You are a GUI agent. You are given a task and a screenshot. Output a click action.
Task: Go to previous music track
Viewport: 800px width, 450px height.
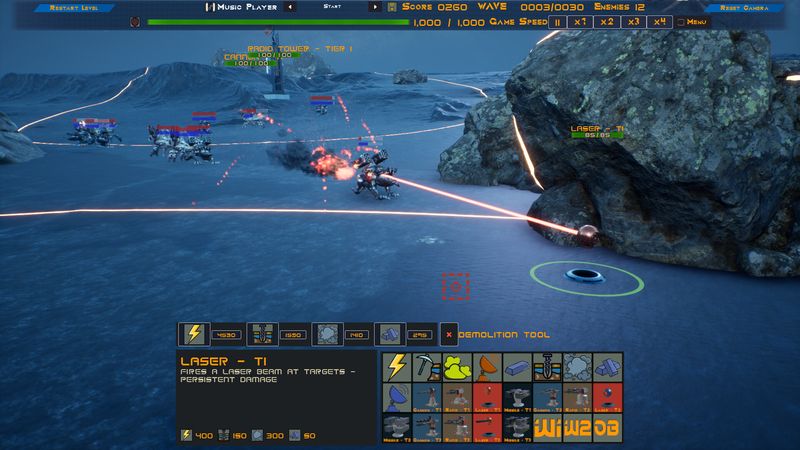[289, 7]
